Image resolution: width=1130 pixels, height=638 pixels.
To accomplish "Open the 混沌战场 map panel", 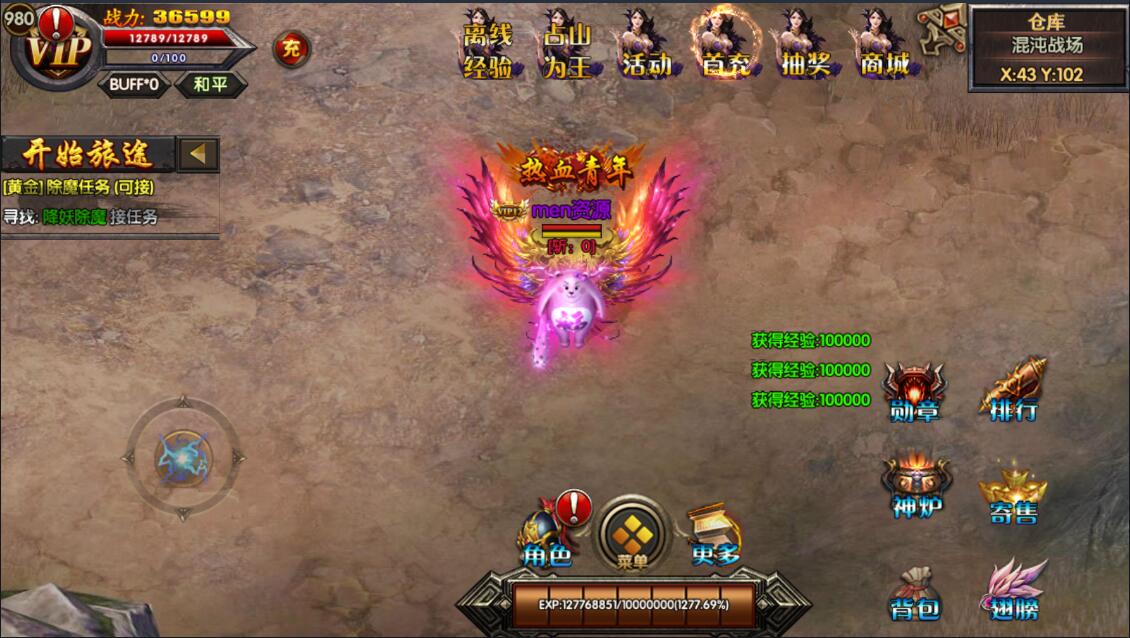I will click(x=1047, y=47).
